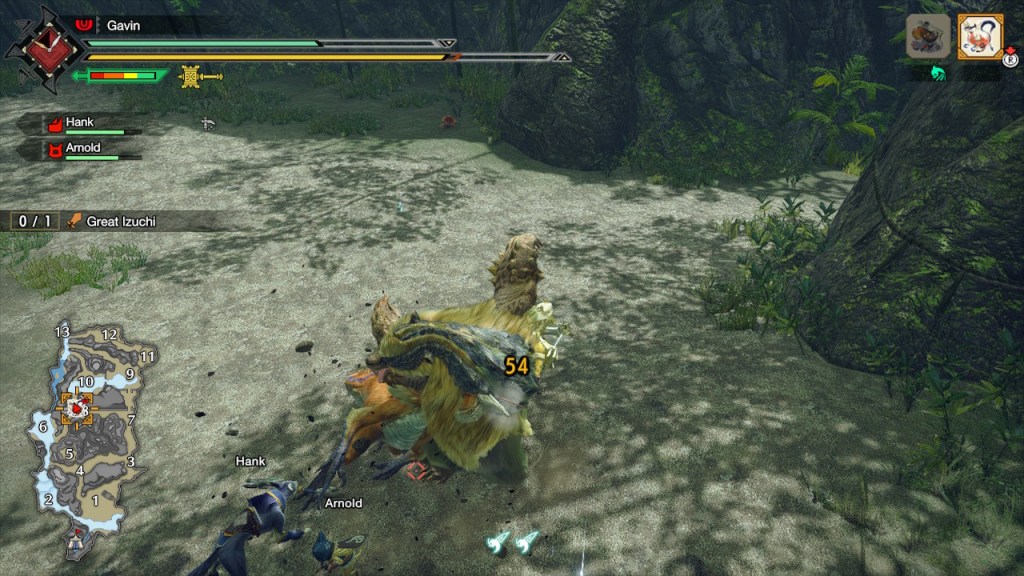This screenshot has height=576, width=1024.
Task: Click the Wirebug charge icons
Action: pos(512,541)
